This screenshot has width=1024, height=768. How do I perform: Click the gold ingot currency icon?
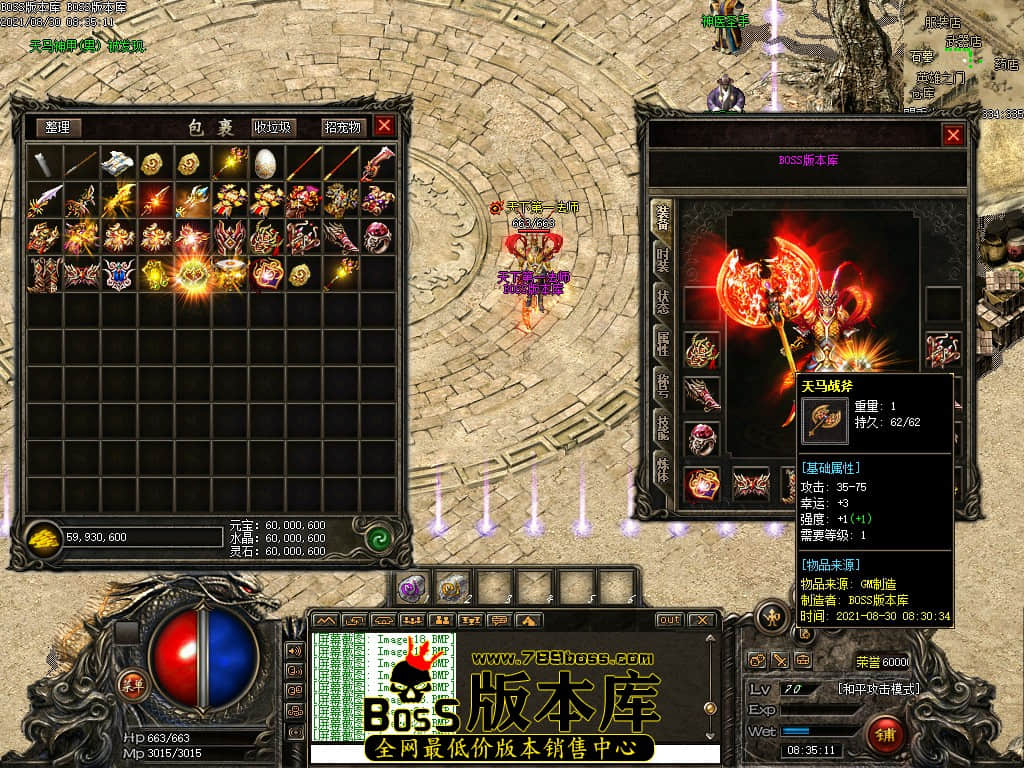(44, 536)
